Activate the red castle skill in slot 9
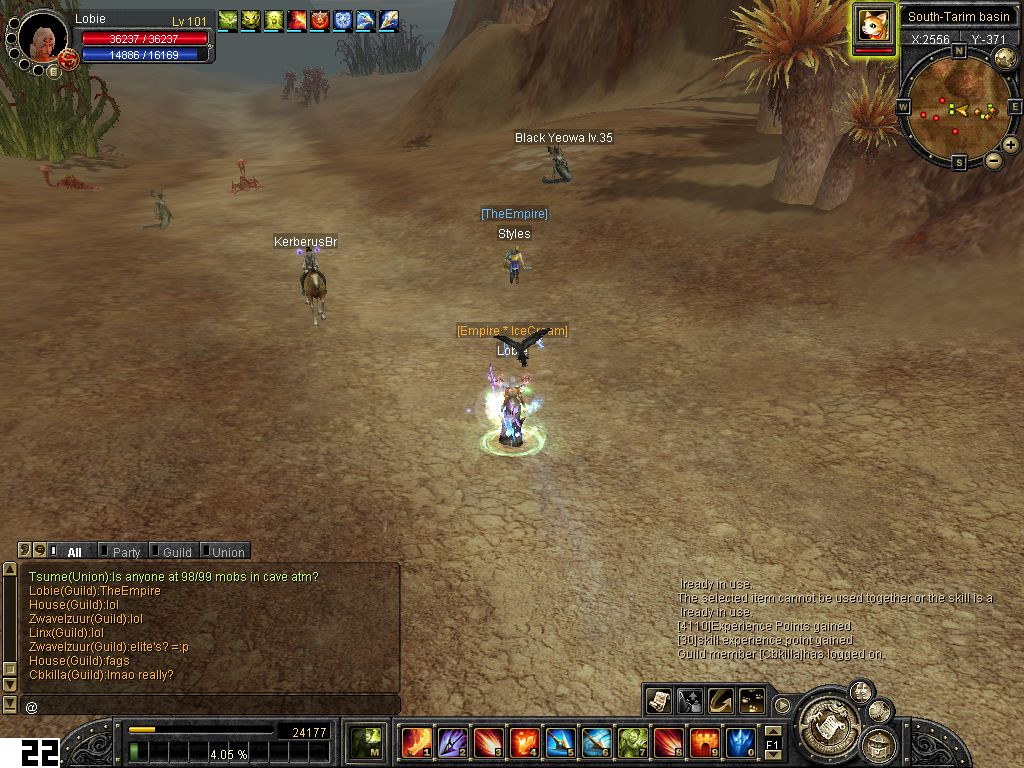The height and width of the screenshot is (768, 1024). tap(704, 743)
